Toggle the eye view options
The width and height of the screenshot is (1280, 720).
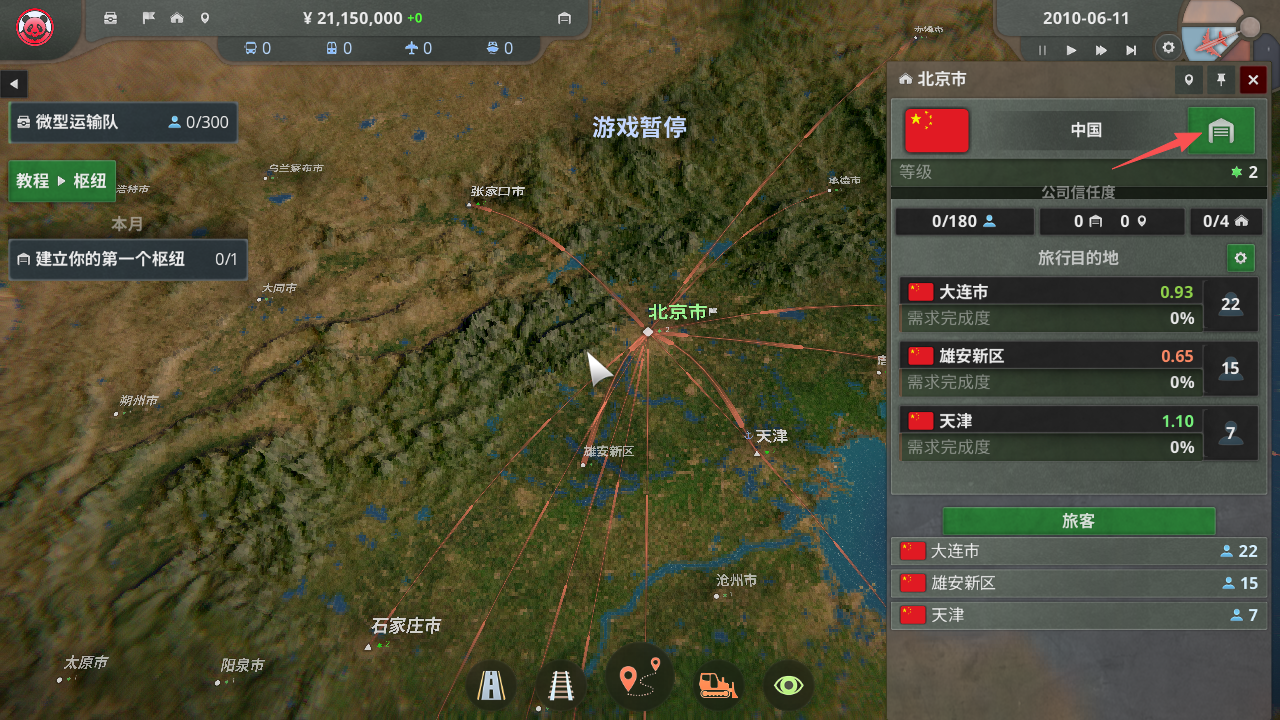(789, 685)
